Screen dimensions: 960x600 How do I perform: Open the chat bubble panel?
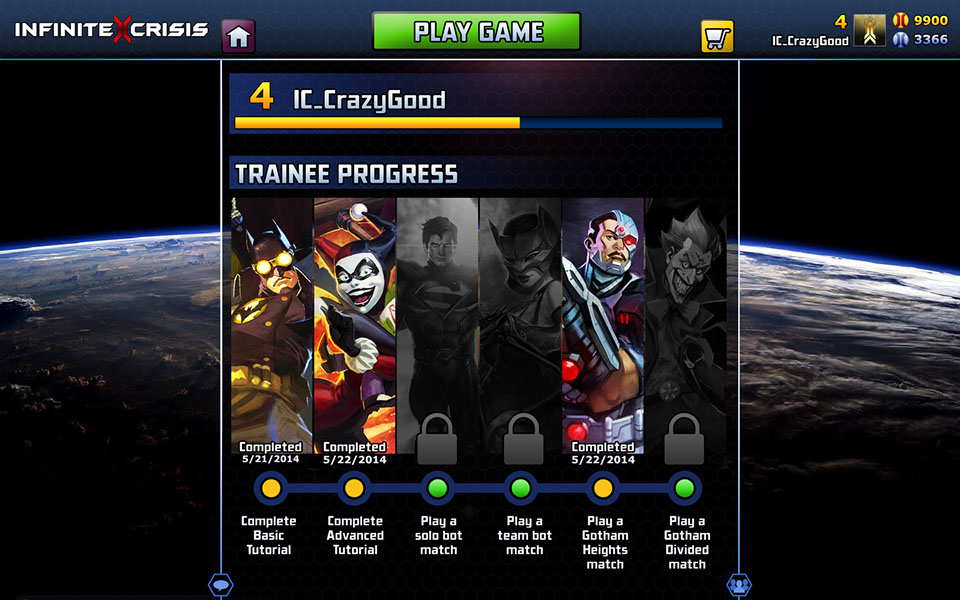coord(220,584)
